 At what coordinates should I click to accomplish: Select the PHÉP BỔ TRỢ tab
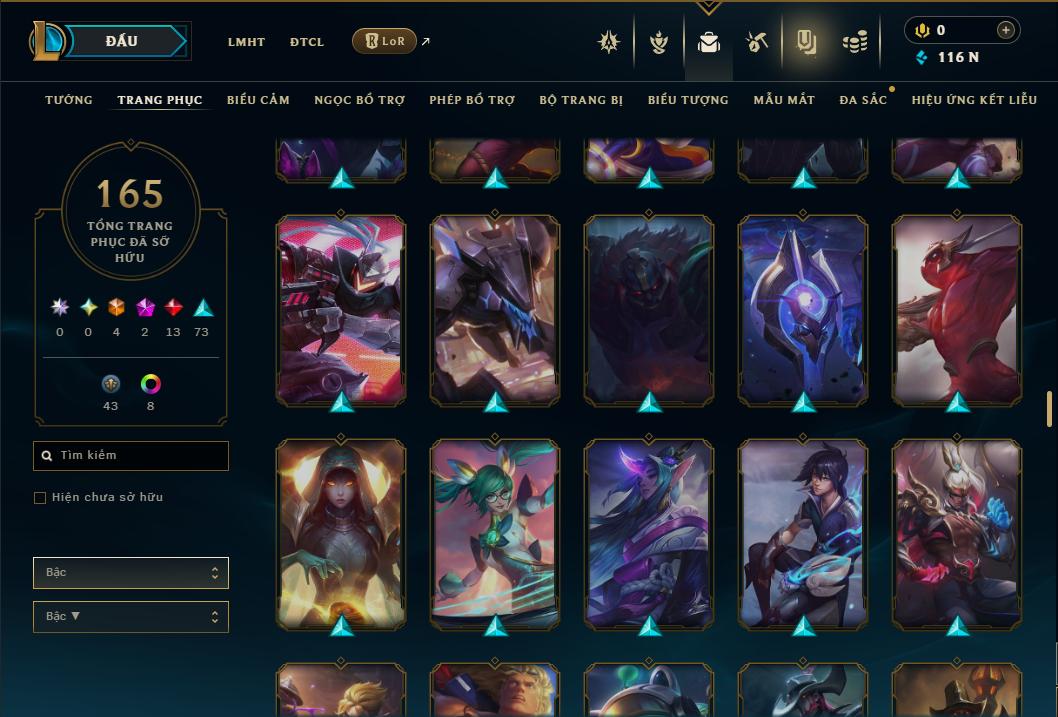pyautogui.click(x=472, y=100)
